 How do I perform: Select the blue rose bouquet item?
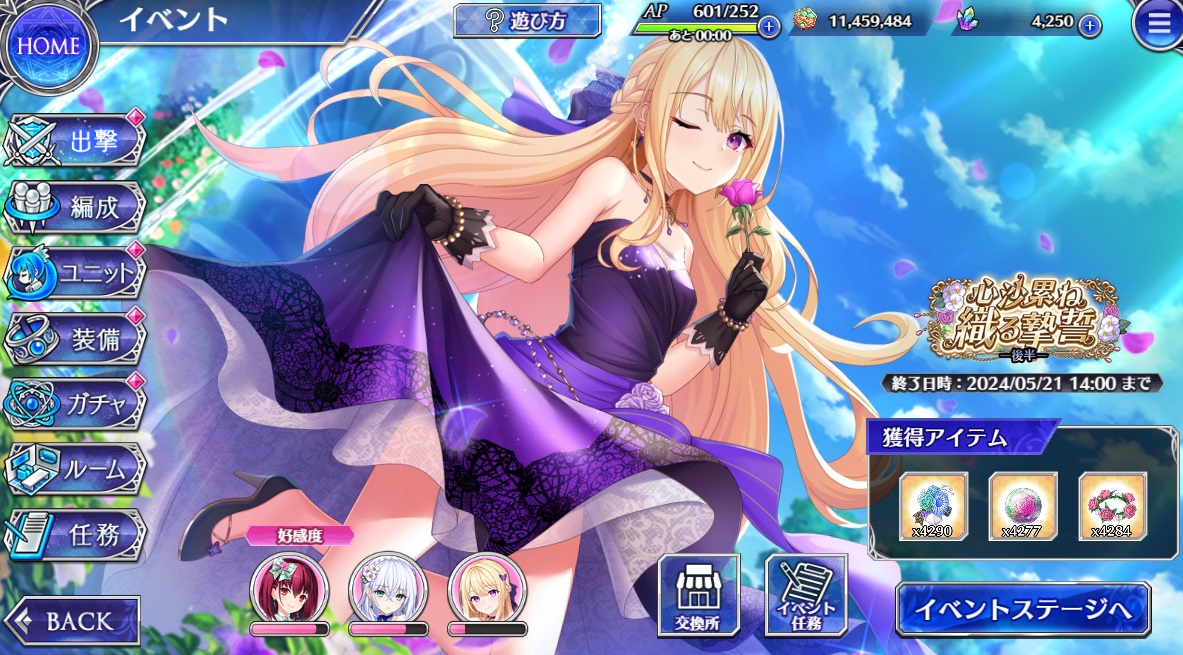coord(933,505)
